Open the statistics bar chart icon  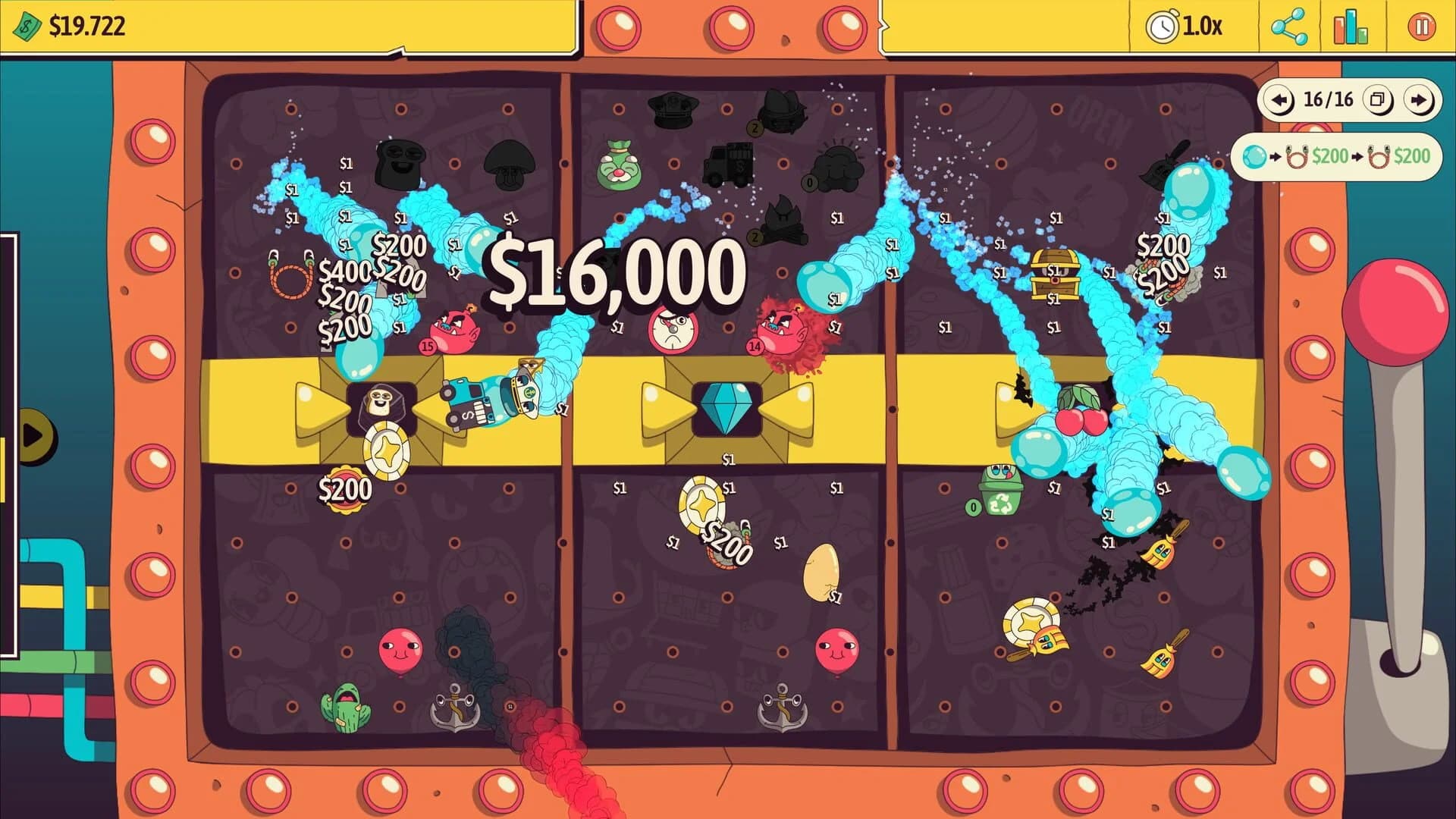coord(1351,25)
